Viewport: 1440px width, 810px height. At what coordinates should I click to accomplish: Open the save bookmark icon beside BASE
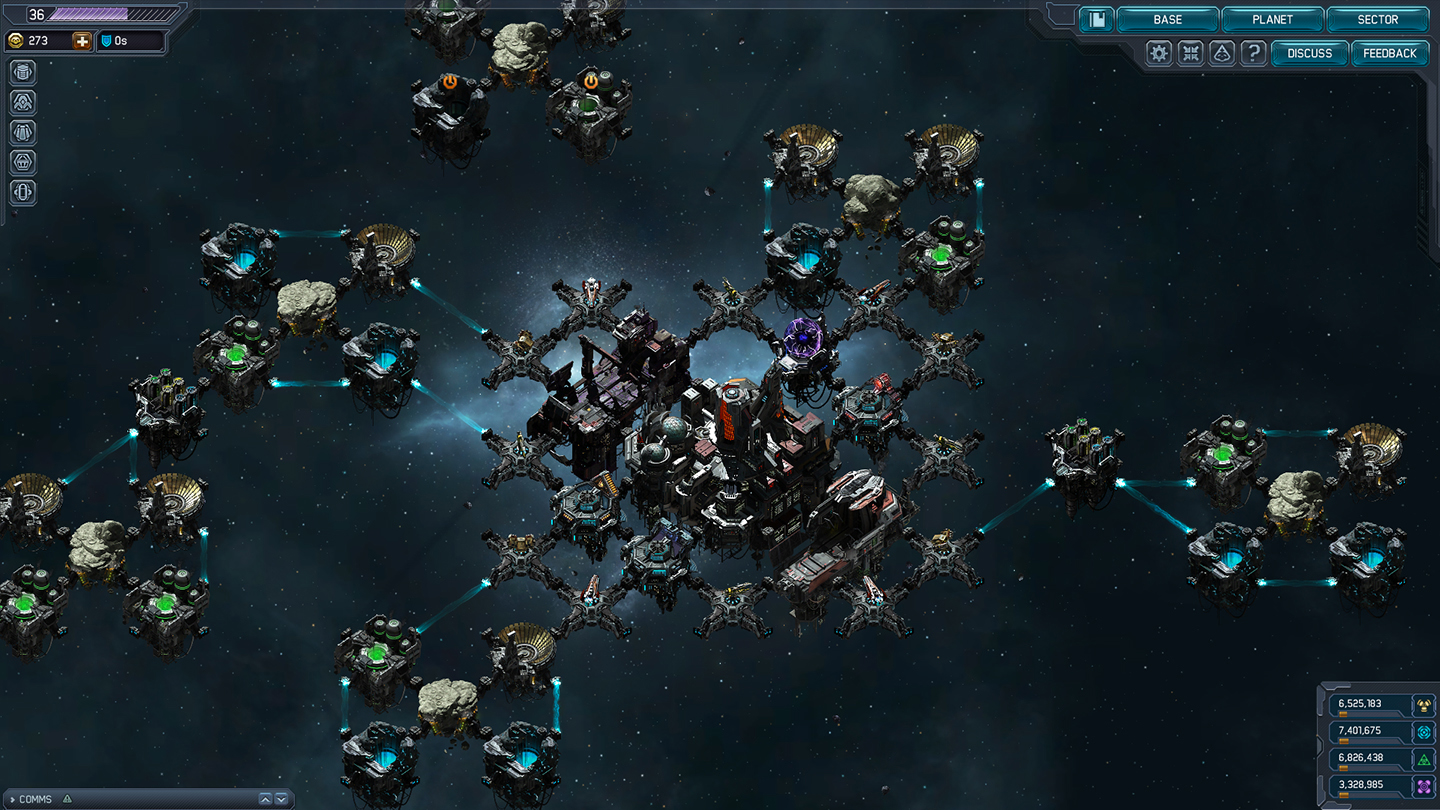tap(1096, 19)
